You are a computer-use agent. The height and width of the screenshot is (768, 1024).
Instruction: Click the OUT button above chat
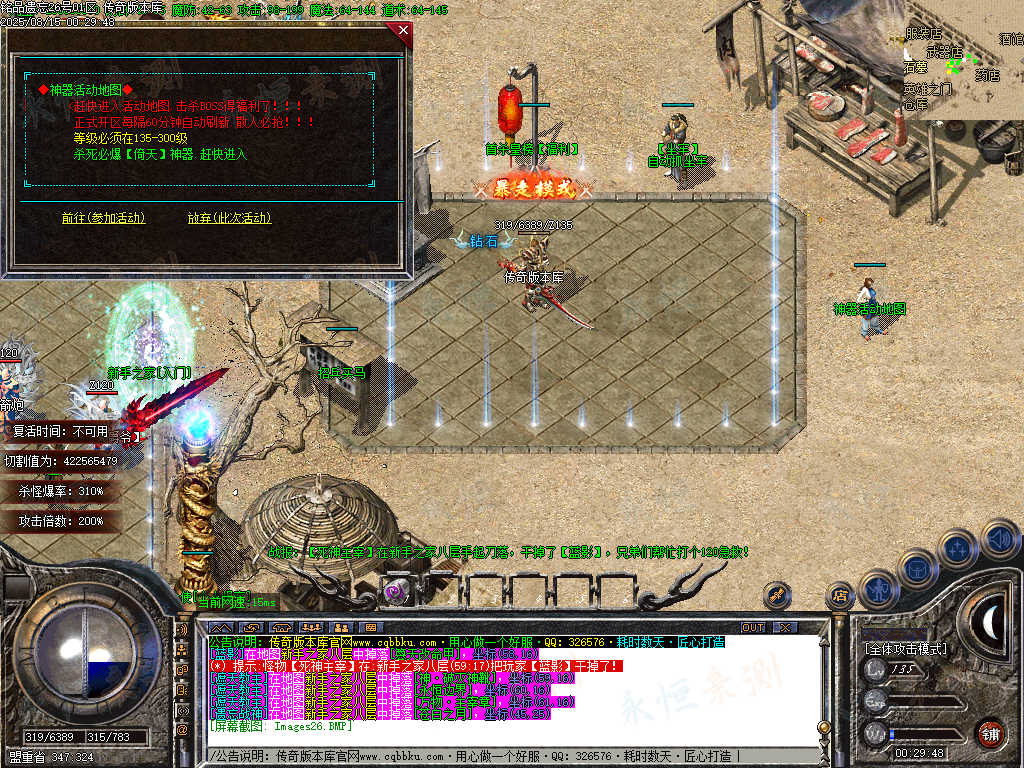(x=752, y=627)
